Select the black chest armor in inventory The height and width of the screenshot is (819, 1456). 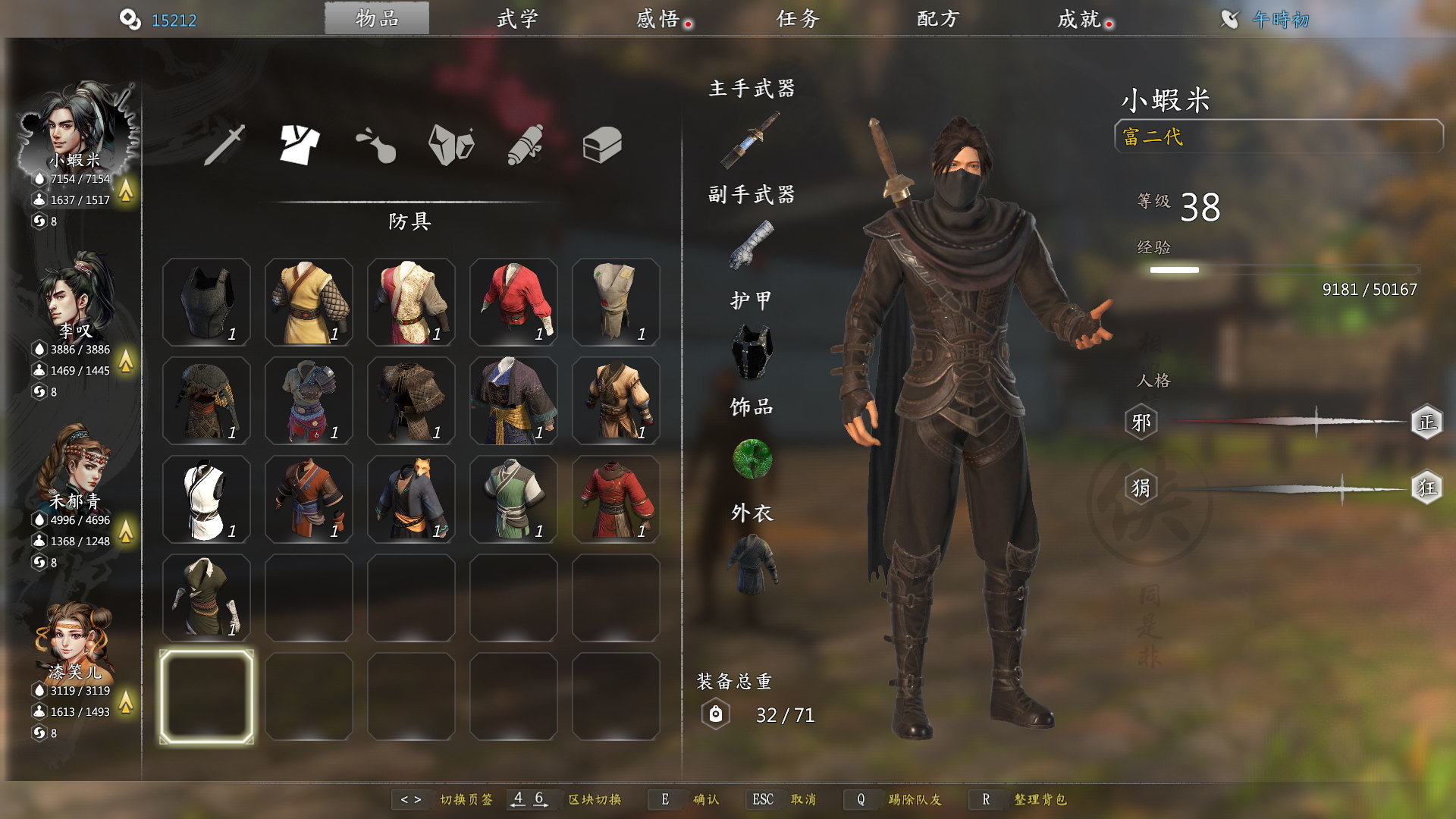pos(206,302)
